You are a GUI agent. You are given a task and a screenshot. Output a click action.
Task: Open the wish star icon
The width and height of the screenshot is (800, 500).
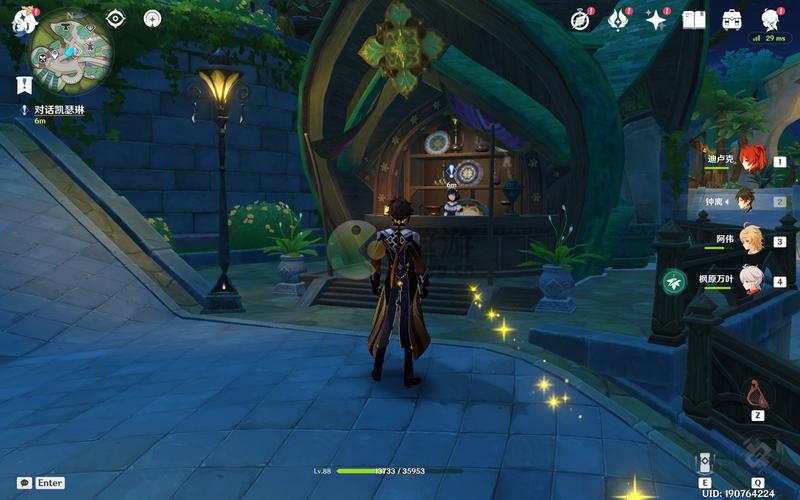coord(657,19)
